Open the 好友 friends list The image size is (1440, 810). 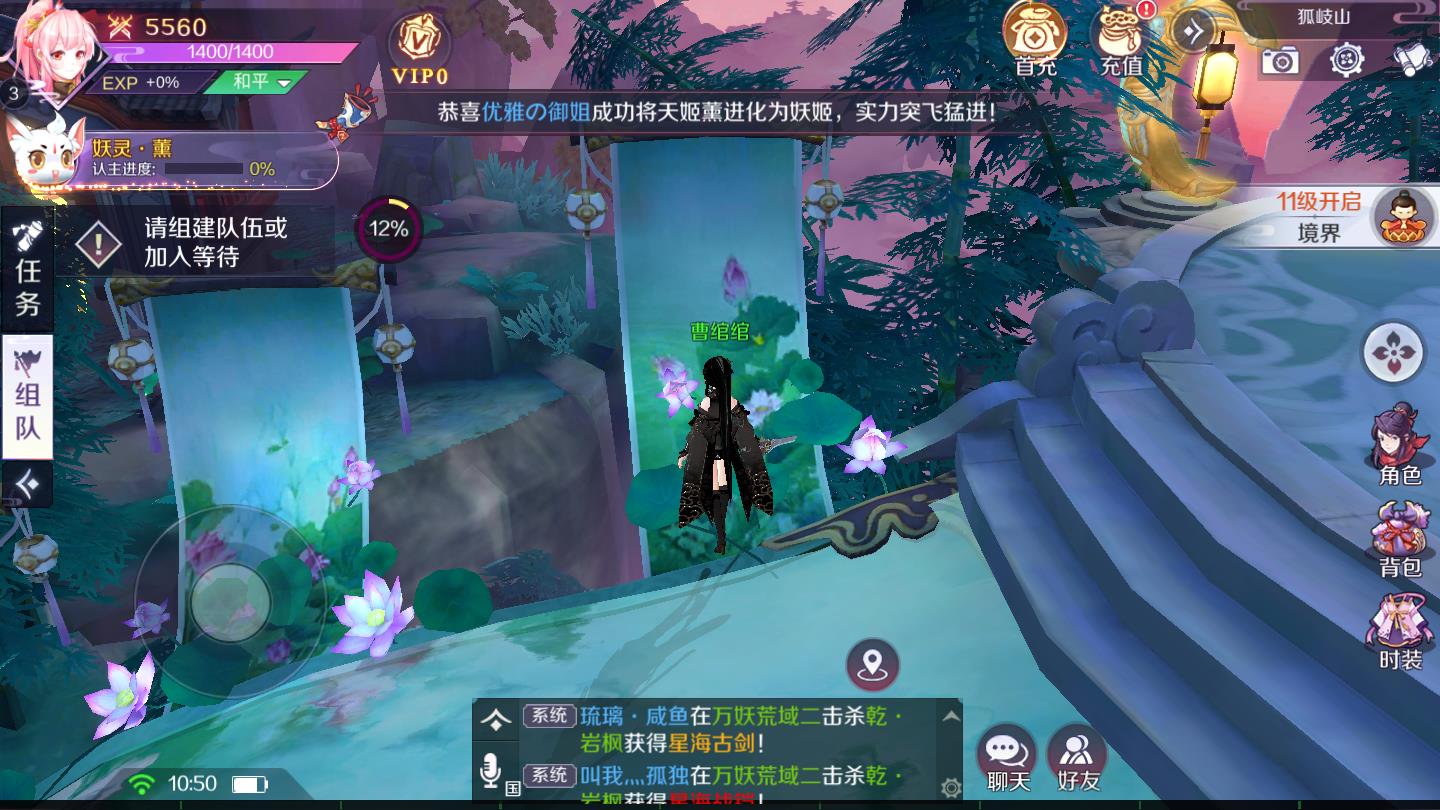point(1077,758)
